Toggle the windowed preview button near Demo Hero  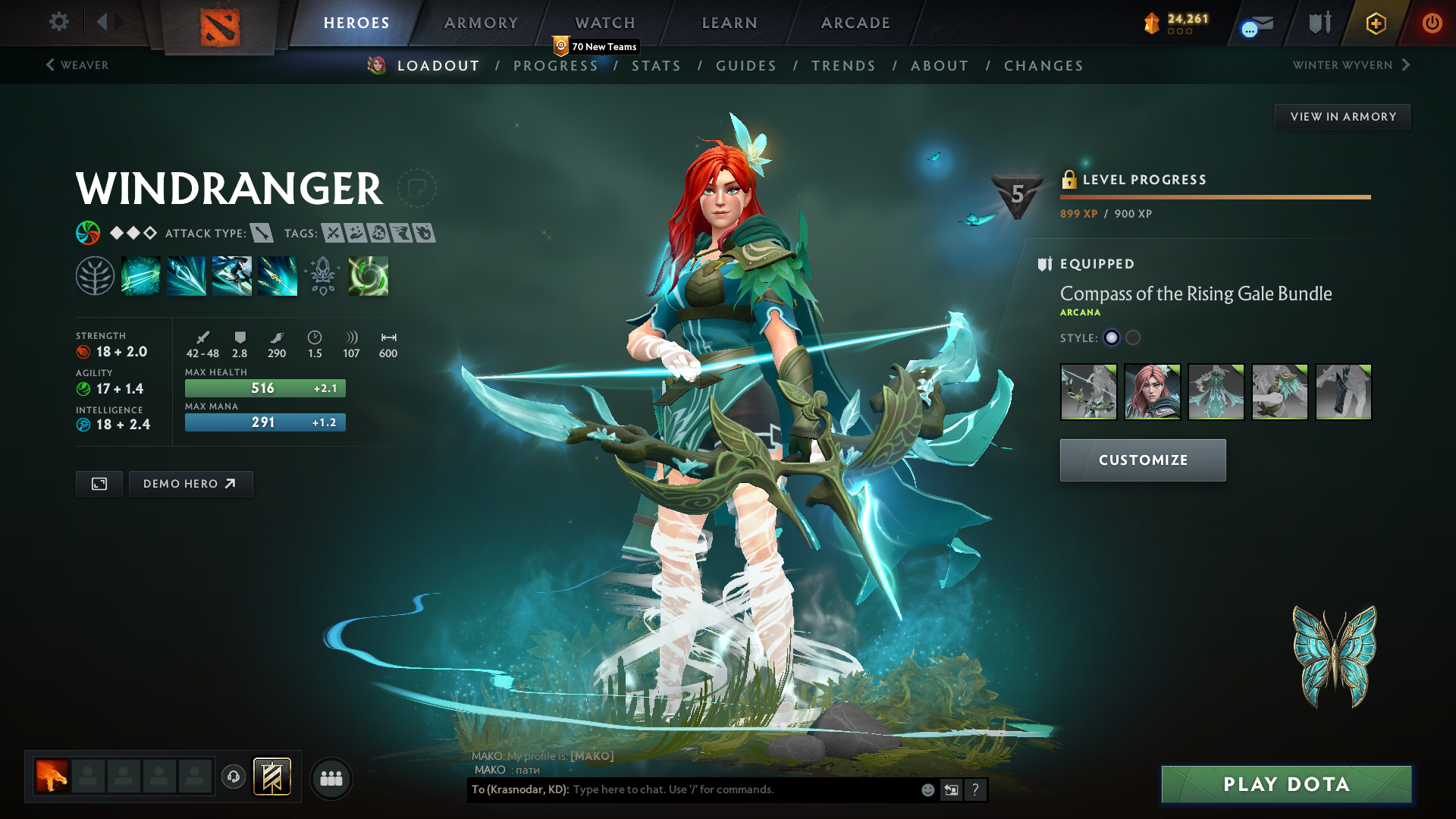pyautogui.click(x=99, y=483)
